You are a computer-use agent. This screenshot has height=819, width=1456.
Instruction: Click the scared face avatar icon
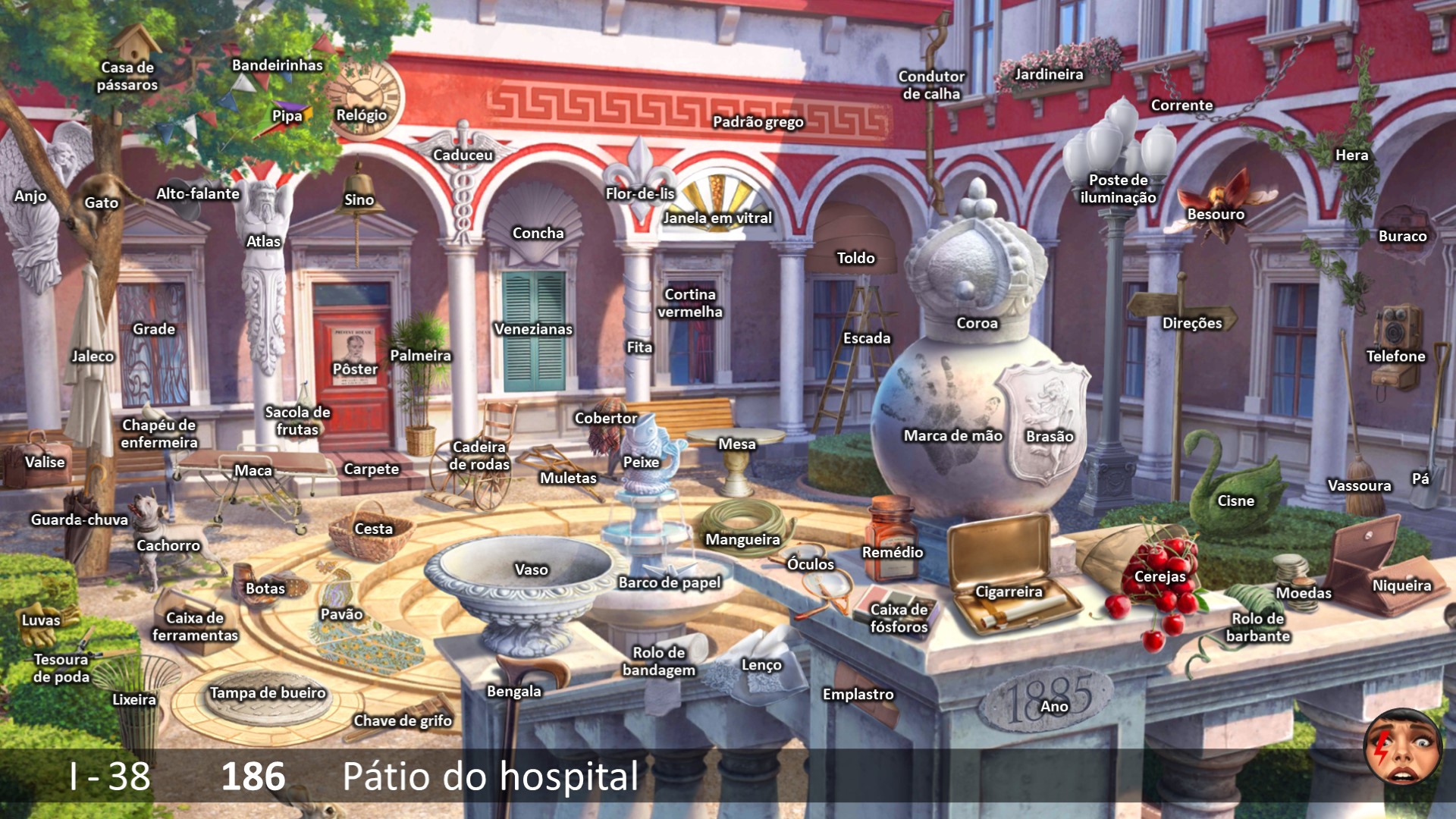tap(1402, 748)
